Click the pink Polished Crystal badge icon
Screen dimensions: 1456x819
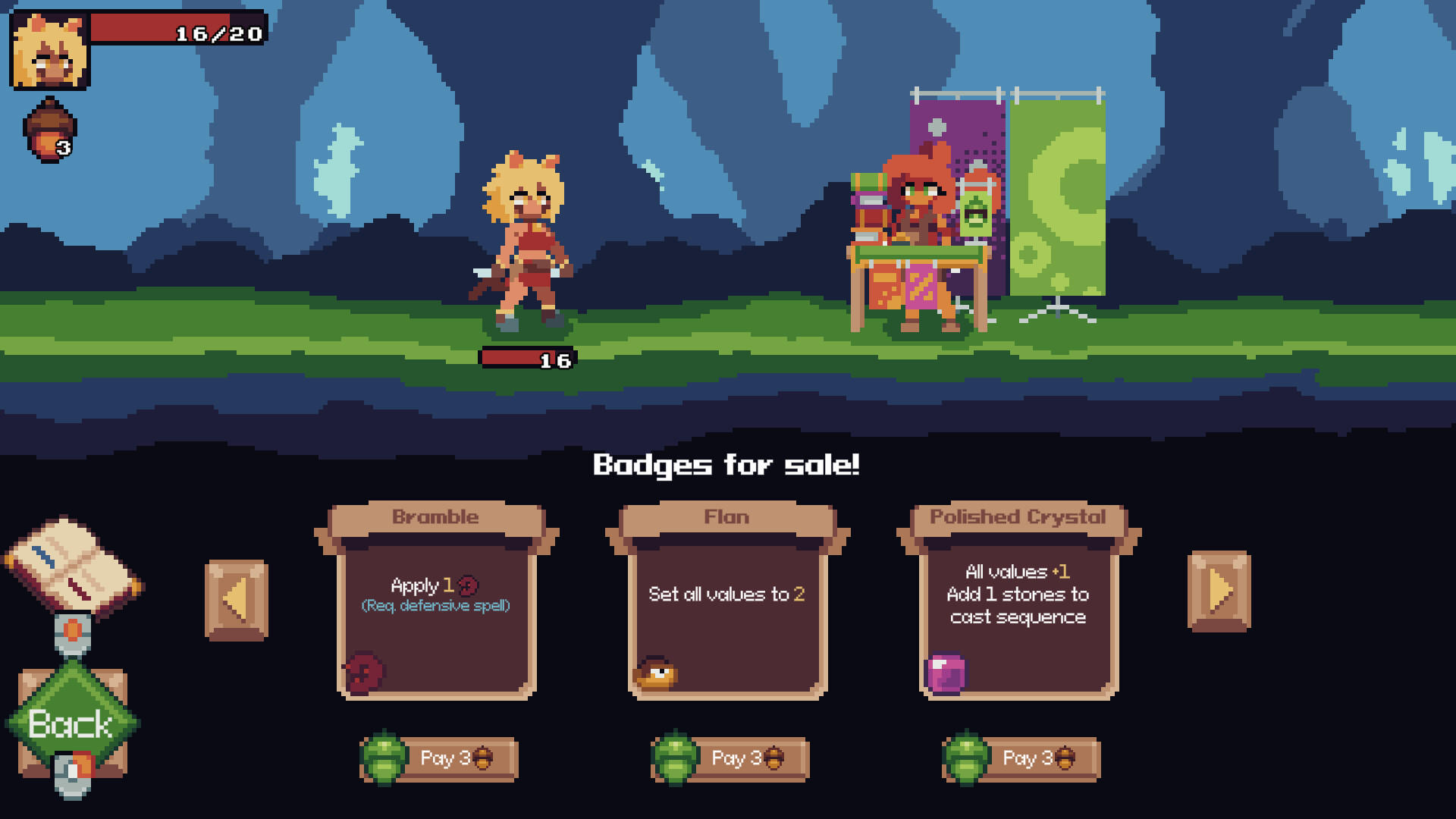coord(946,673)
